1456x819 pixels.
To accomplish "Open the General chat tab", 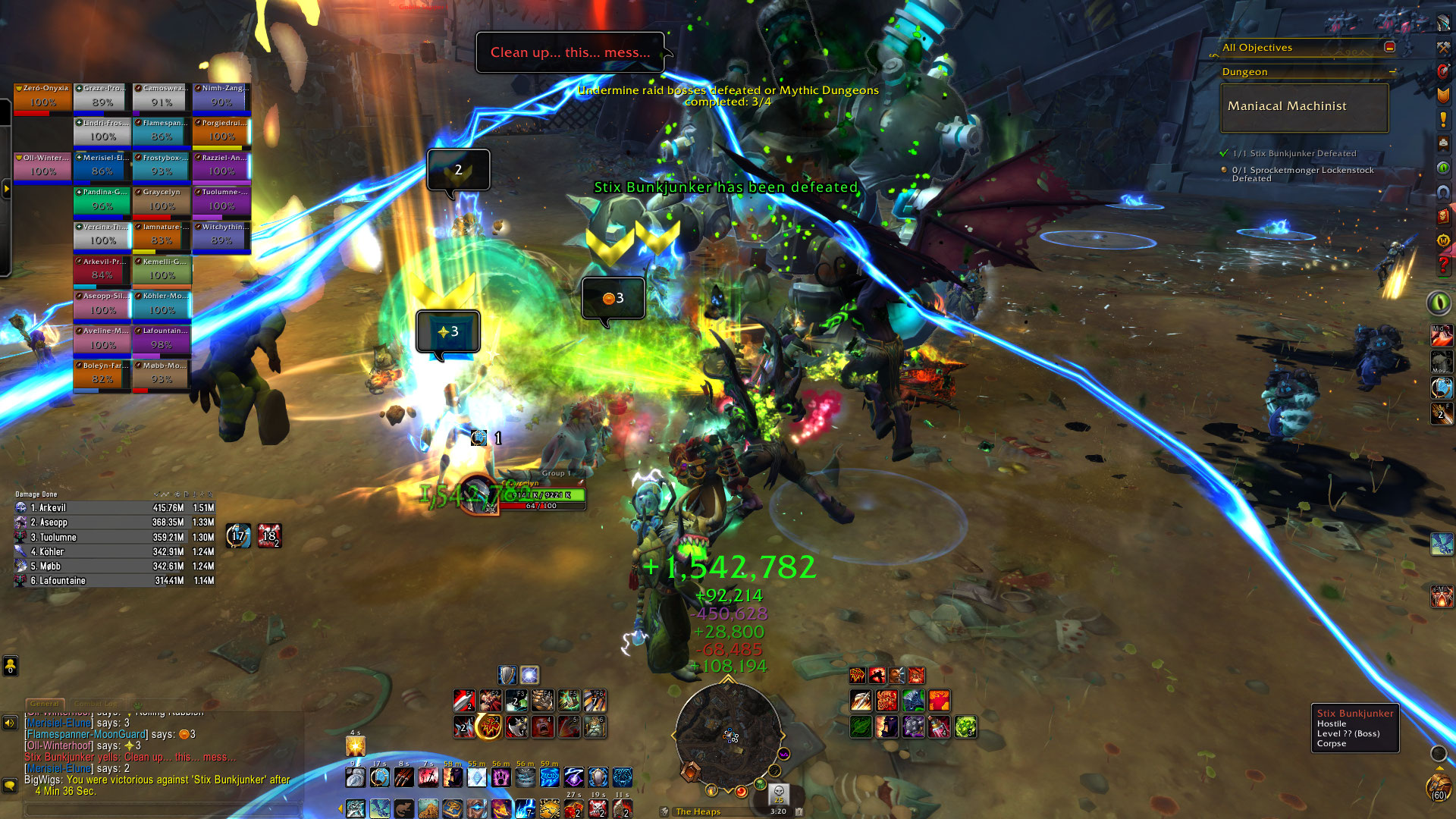I will click(x=45, y=704).
